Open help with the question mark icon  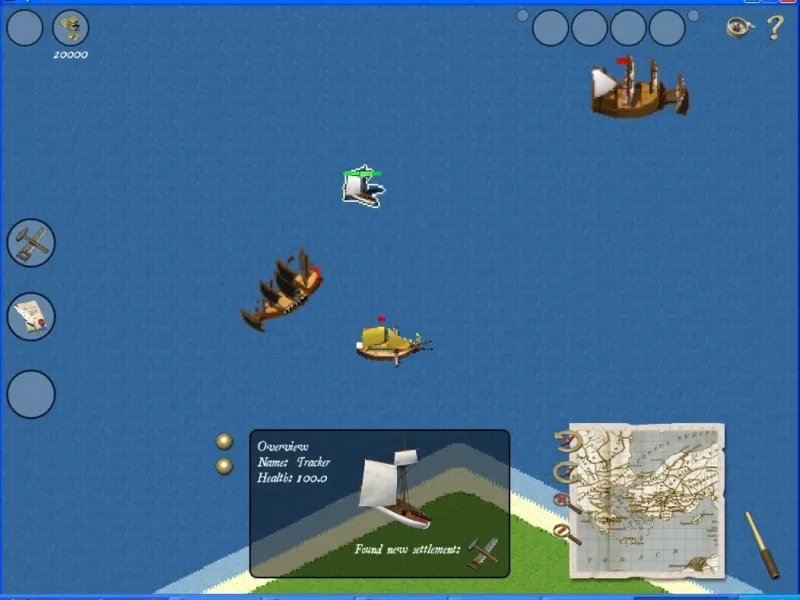(774, 28)
